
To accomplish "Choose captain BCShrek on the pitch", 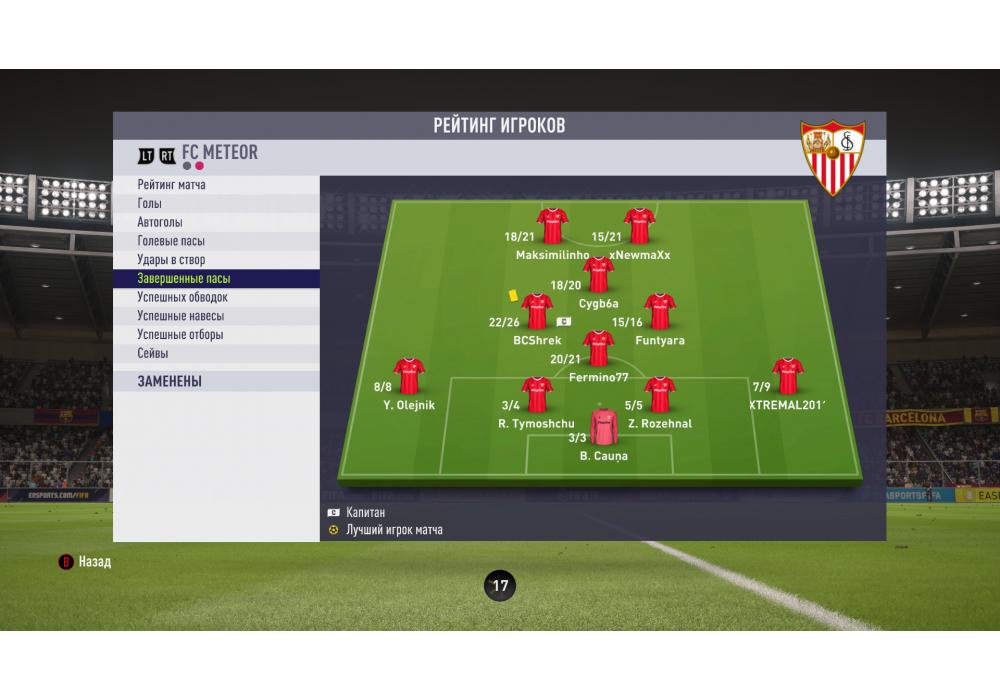I will point(537,312).
